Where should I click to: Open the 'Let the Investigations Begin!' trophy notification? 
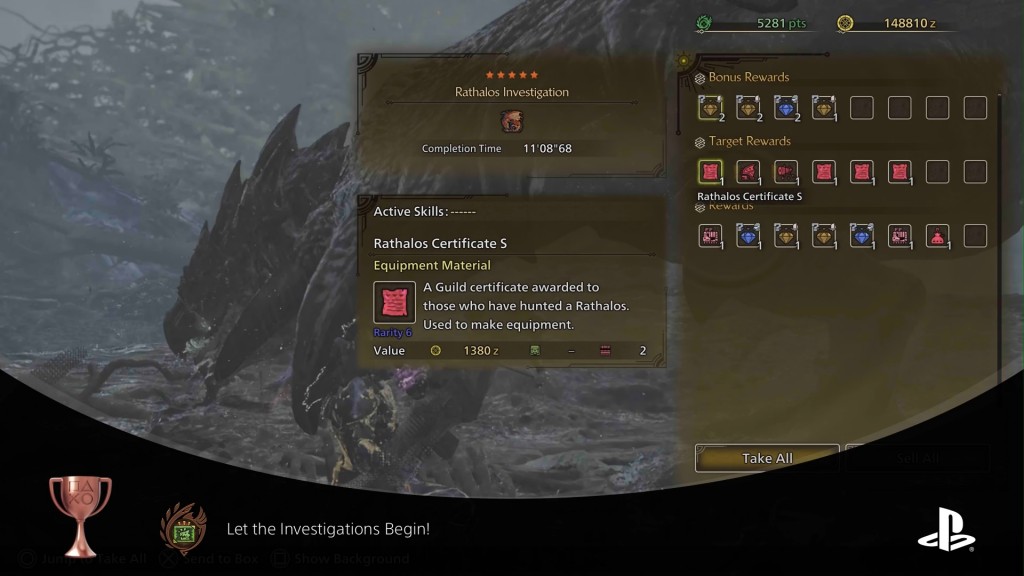pos(327,529)
